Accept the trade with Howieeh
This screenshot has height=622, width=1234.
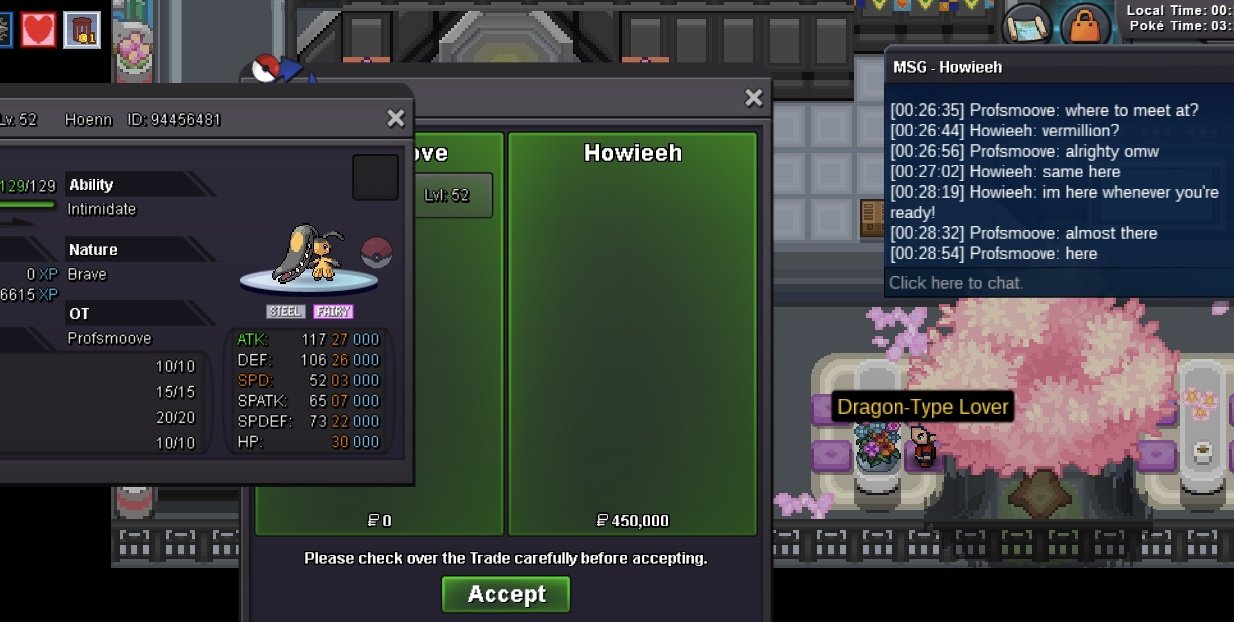[506, 594]
